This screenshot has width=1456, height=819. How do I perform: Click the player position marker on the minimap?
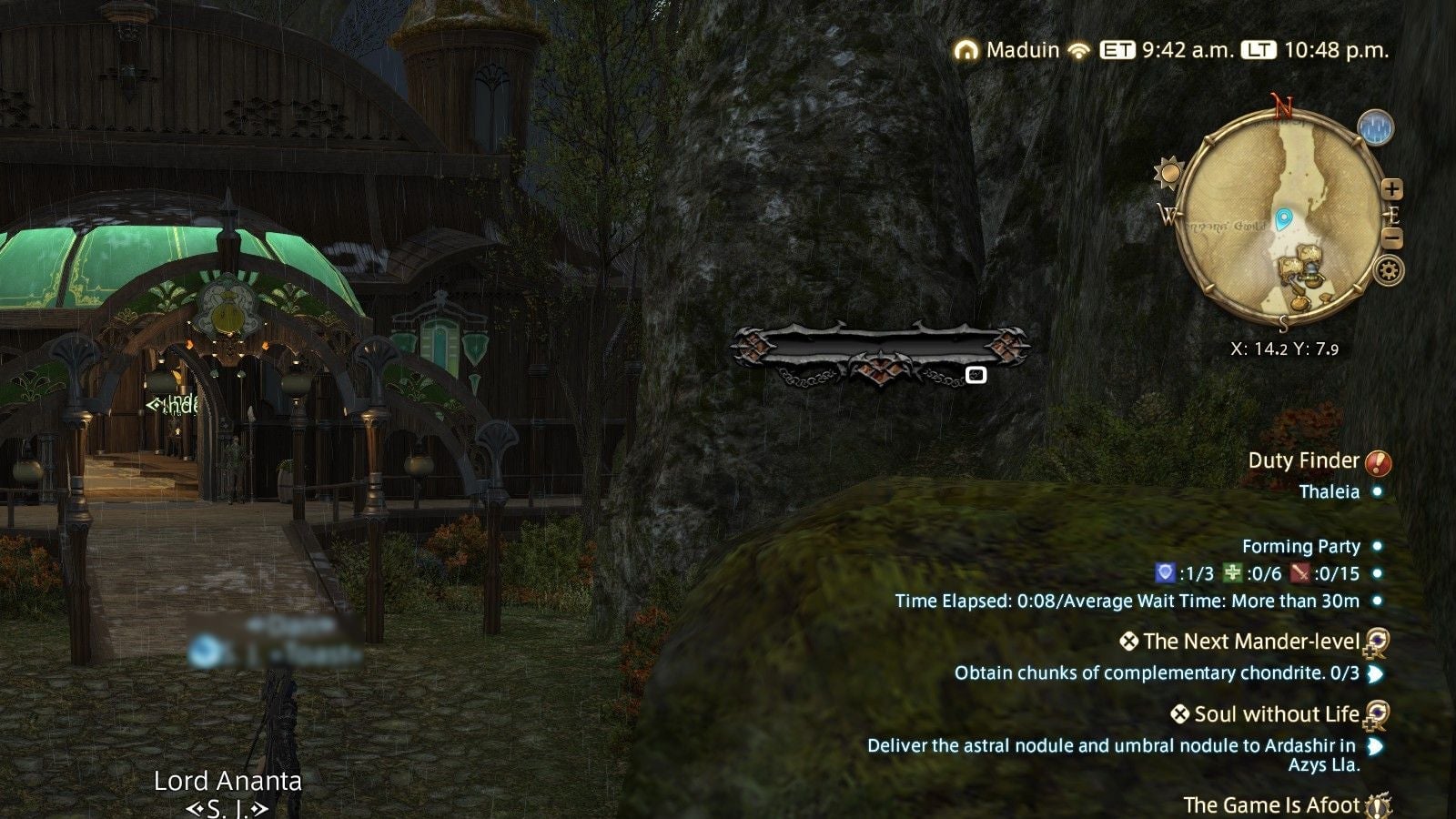1284,216
